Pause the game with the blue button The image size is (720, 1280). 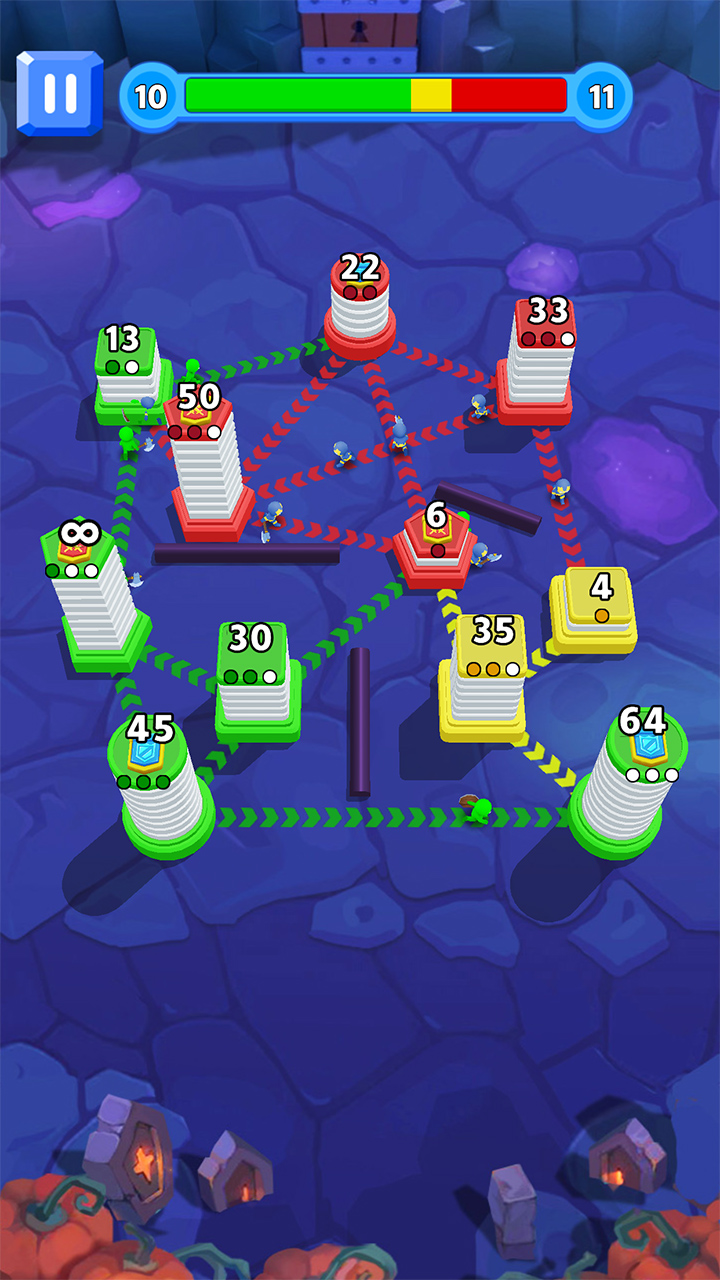[59, 93]
